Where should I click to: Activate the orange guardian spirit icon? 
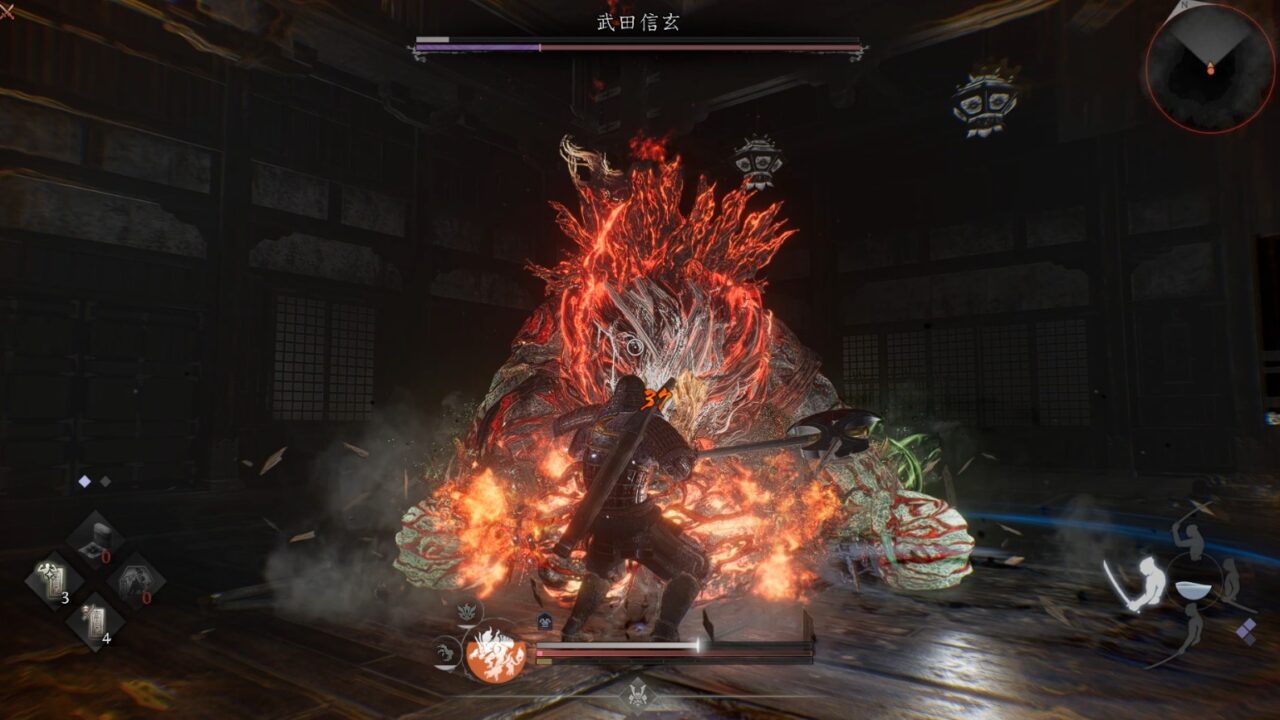[x=496, y=655]
